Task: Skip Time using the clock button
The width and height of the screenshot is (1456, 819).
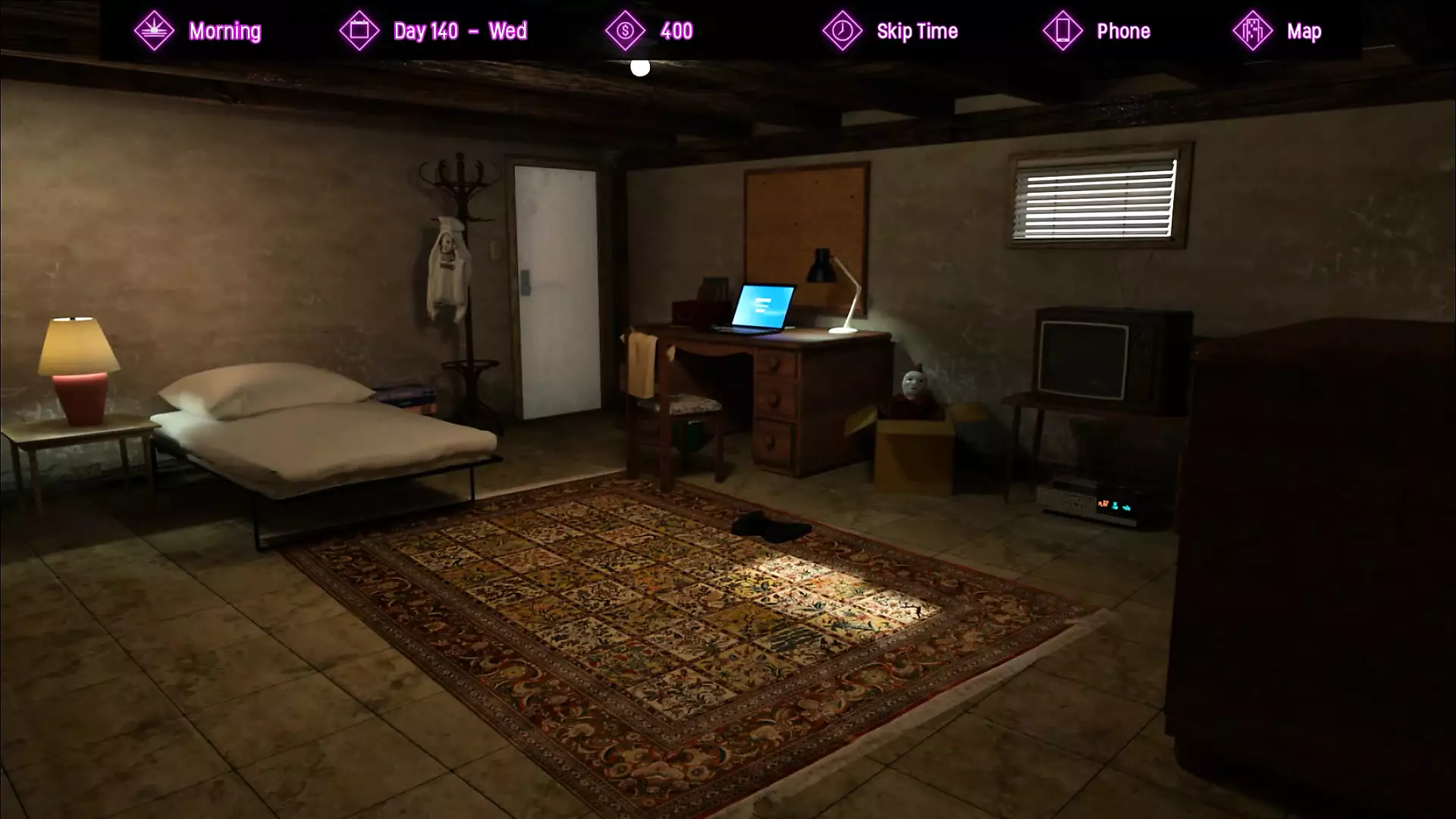Action: pyautogui.click(x=916, y=31)
